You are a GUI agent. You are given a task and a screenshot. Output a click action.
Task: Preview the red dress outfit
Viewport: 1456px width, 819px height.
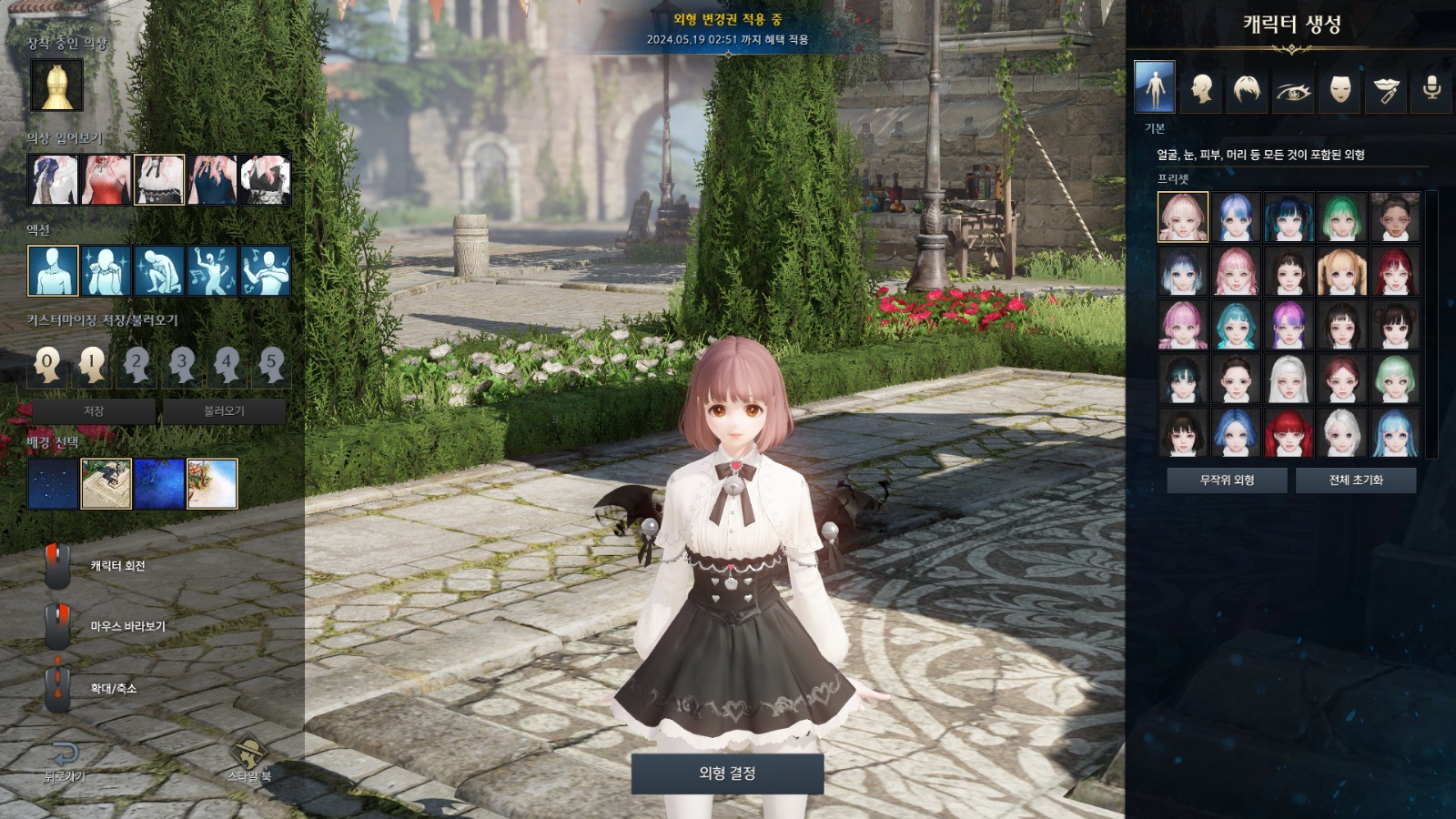[106, 179]
